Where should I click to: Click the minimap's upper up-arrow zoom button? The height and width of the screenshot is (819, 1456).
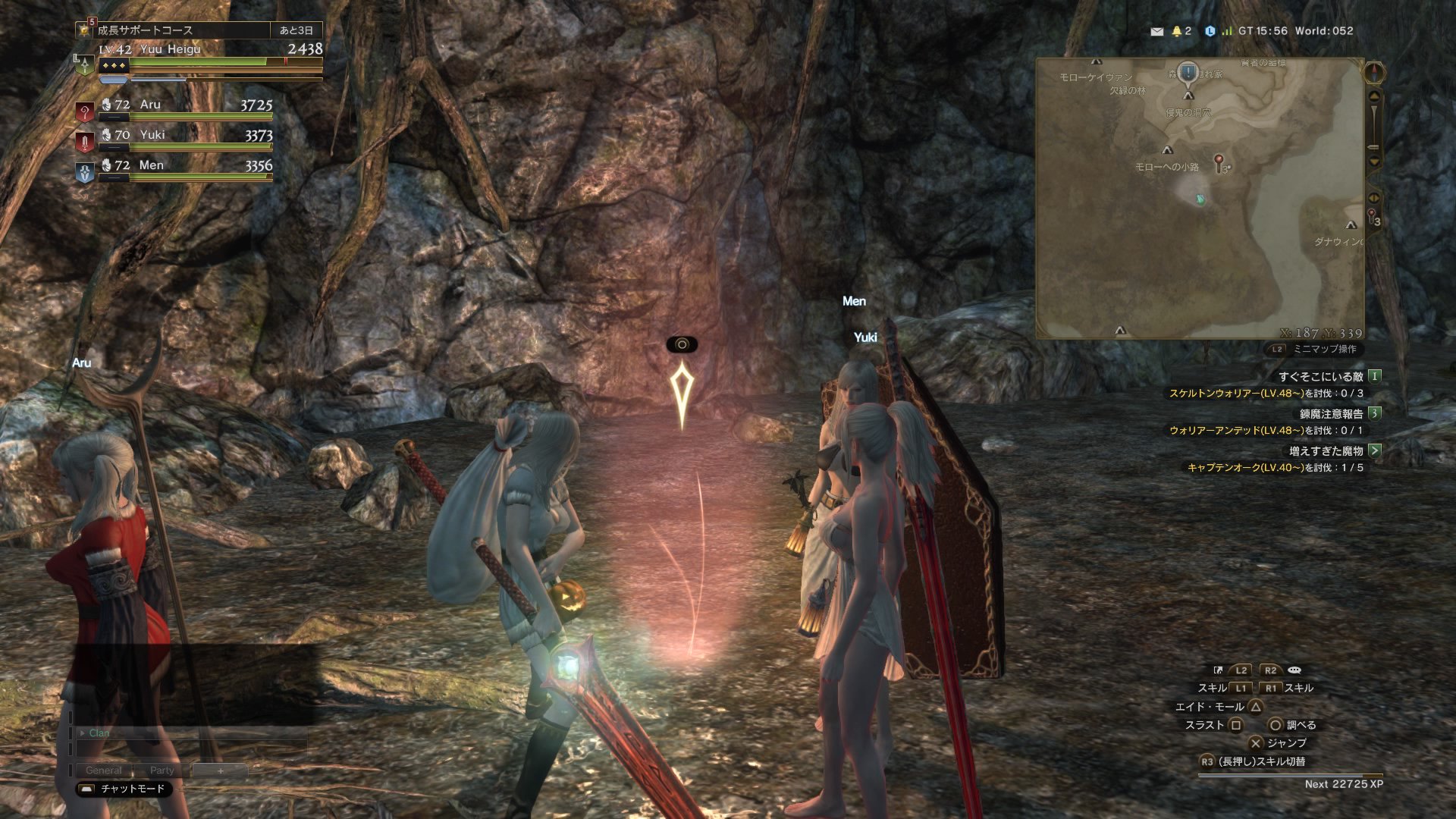click(x=1374, y=96)
